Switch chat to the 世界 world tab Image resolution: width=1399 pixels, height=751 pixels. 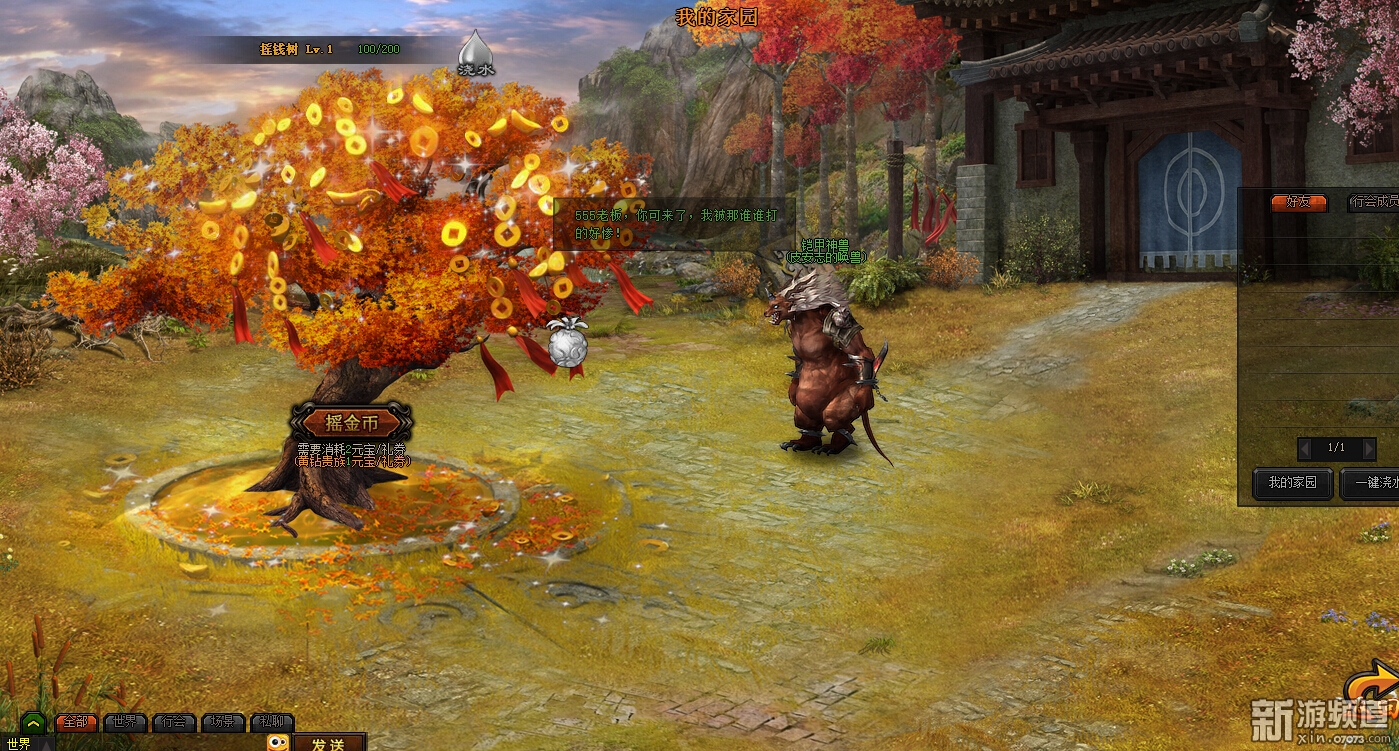click(125, 722)
